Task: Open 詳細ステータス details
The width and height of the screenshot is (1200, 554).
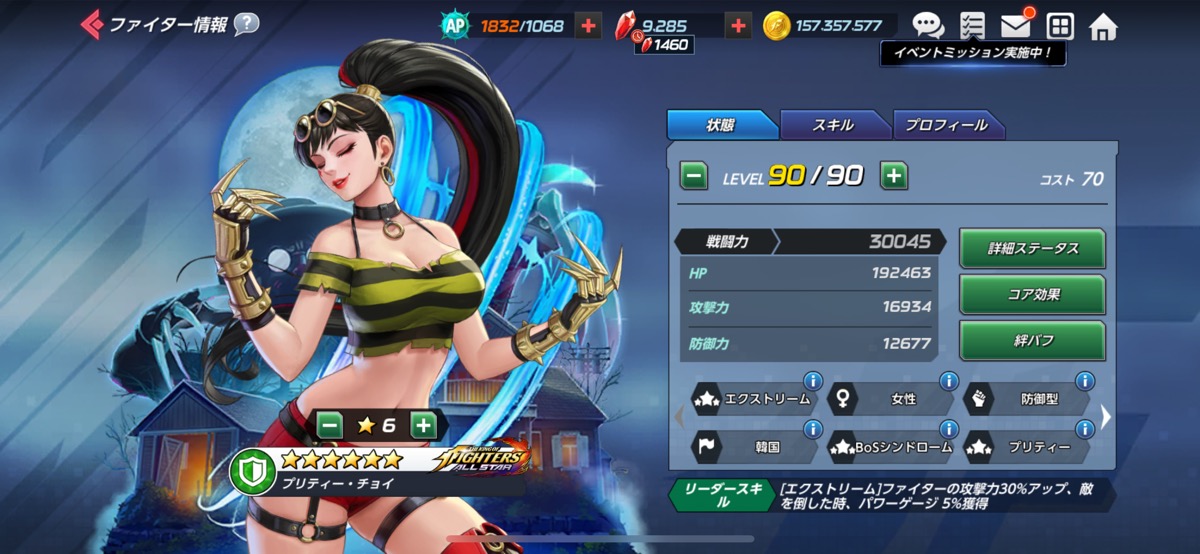Action: [x=1032, y=249]
